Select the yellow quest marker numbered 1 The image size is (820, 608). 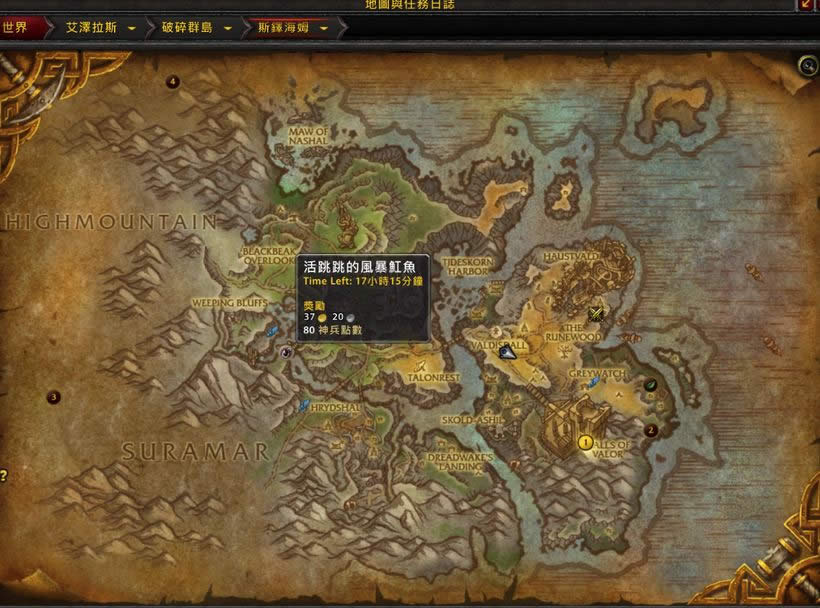click(586, 441)
